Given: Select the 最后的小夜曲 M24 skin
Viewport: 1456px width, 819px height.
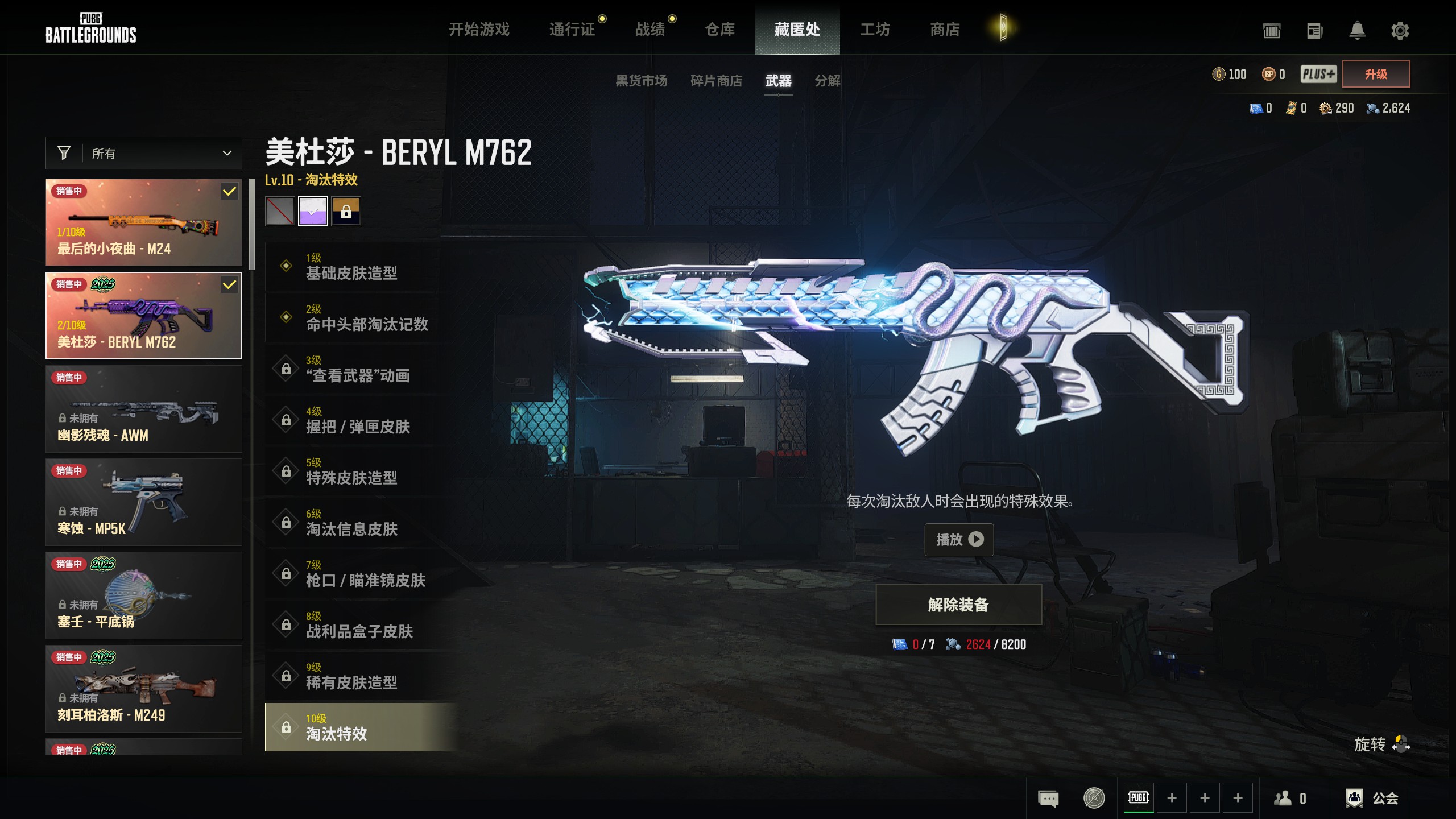Looking at the screenshot, I should (144, 222).
